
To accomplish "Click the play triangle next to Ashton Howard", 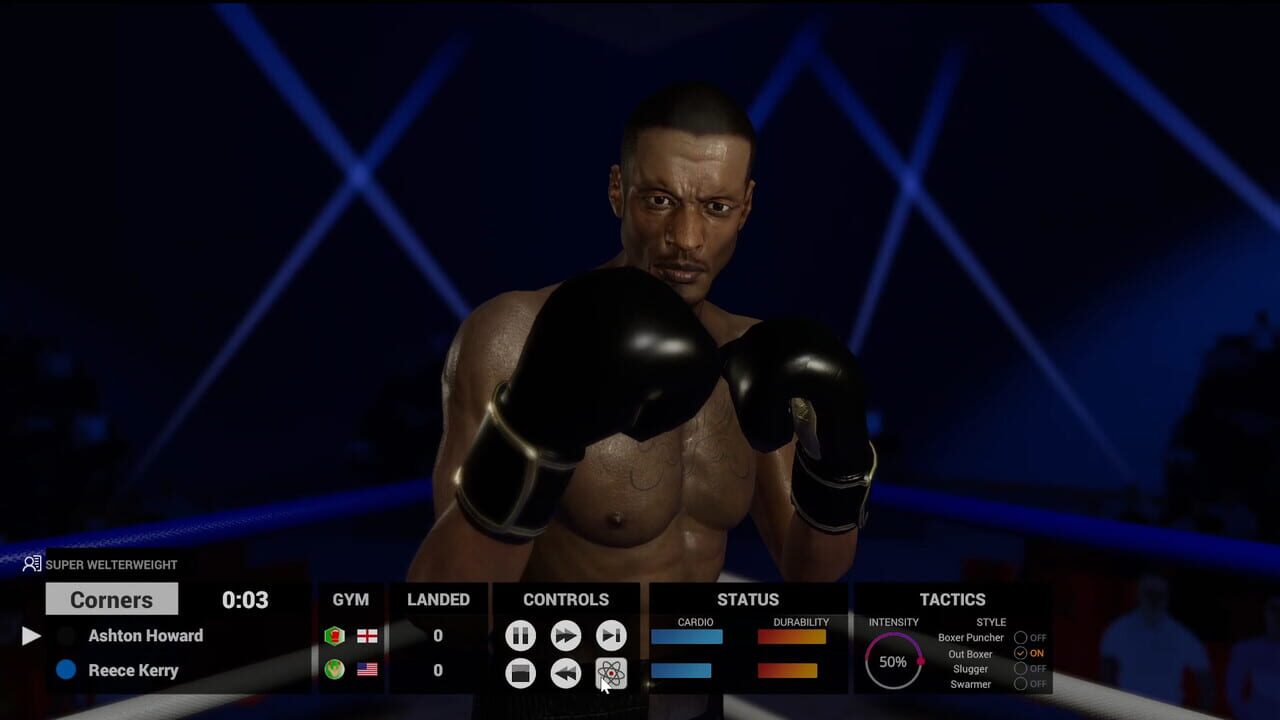I will [31, 635].
